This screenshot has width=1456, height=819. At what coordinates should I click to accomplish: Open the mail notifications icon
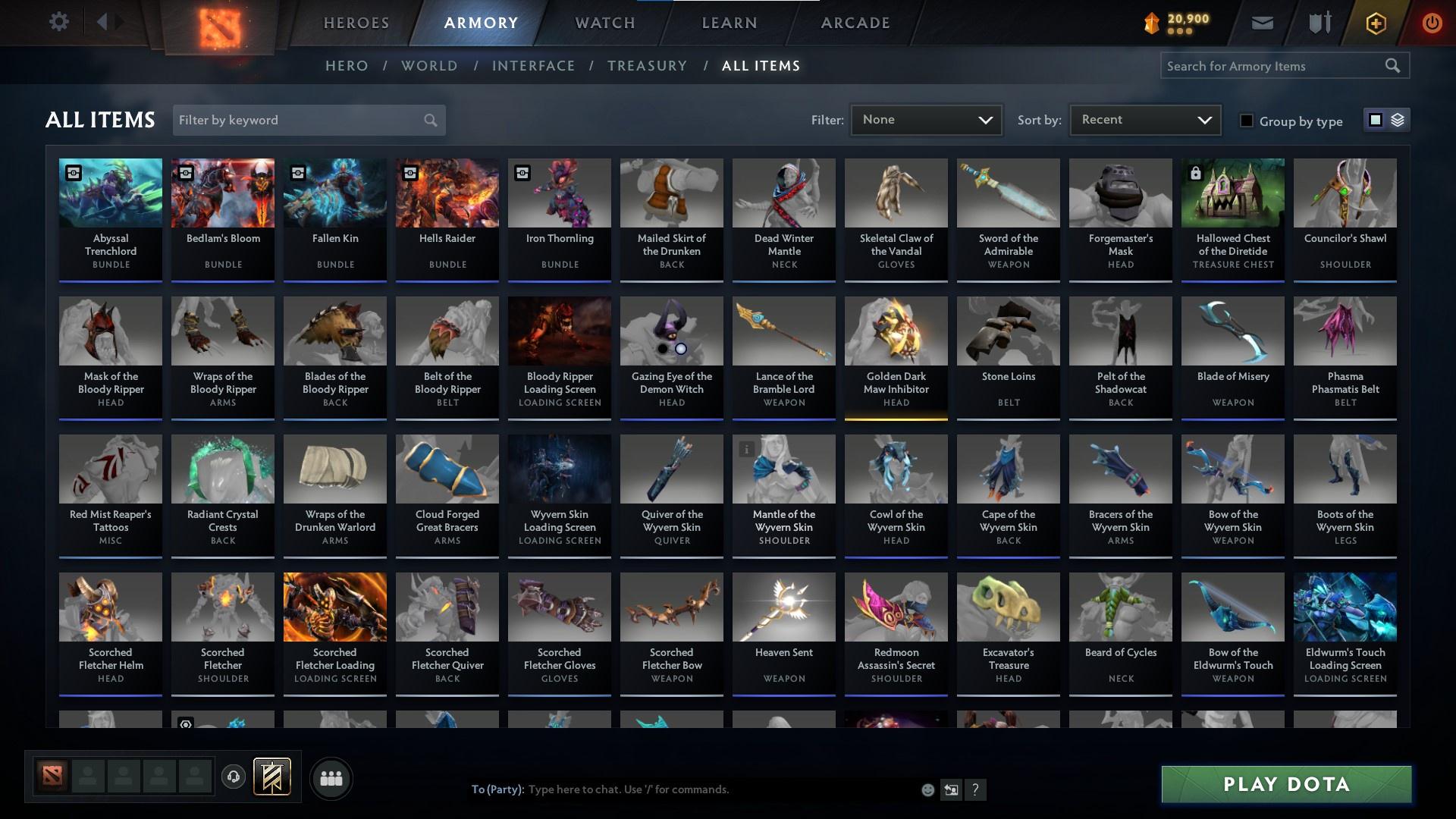1262,23
